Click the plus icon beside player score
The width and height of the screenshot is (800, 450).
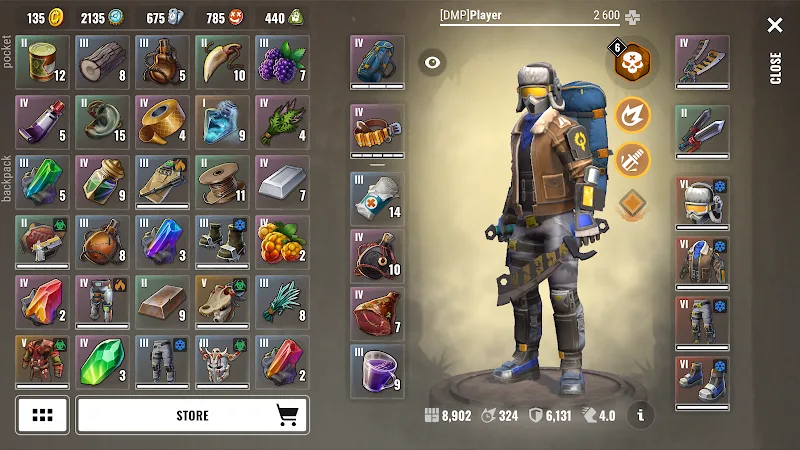point(632,17)
